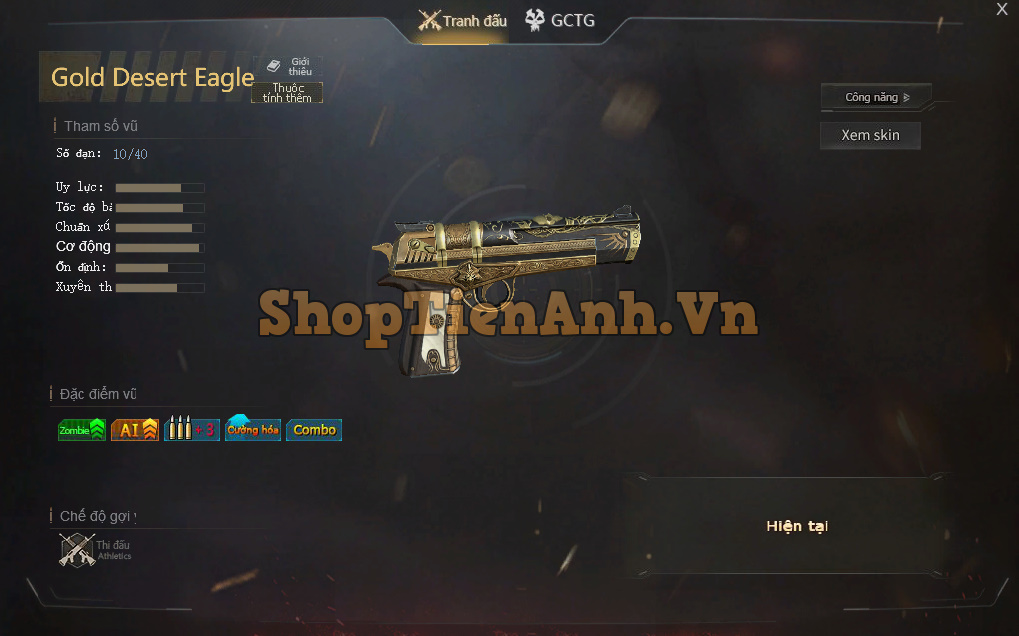The image size is (1019, 636).
Task: Select the Thi đấu Athletics mode icon
Action: pos(78,550)
